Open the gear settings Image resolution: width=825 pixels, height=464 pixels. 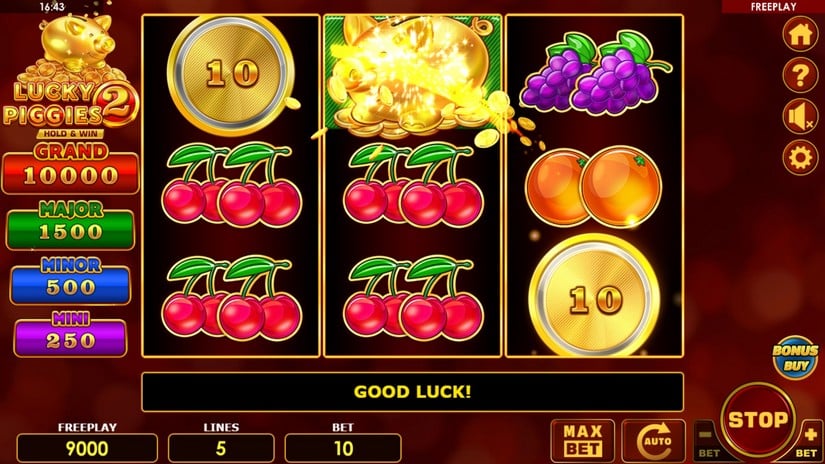(799, 157)
